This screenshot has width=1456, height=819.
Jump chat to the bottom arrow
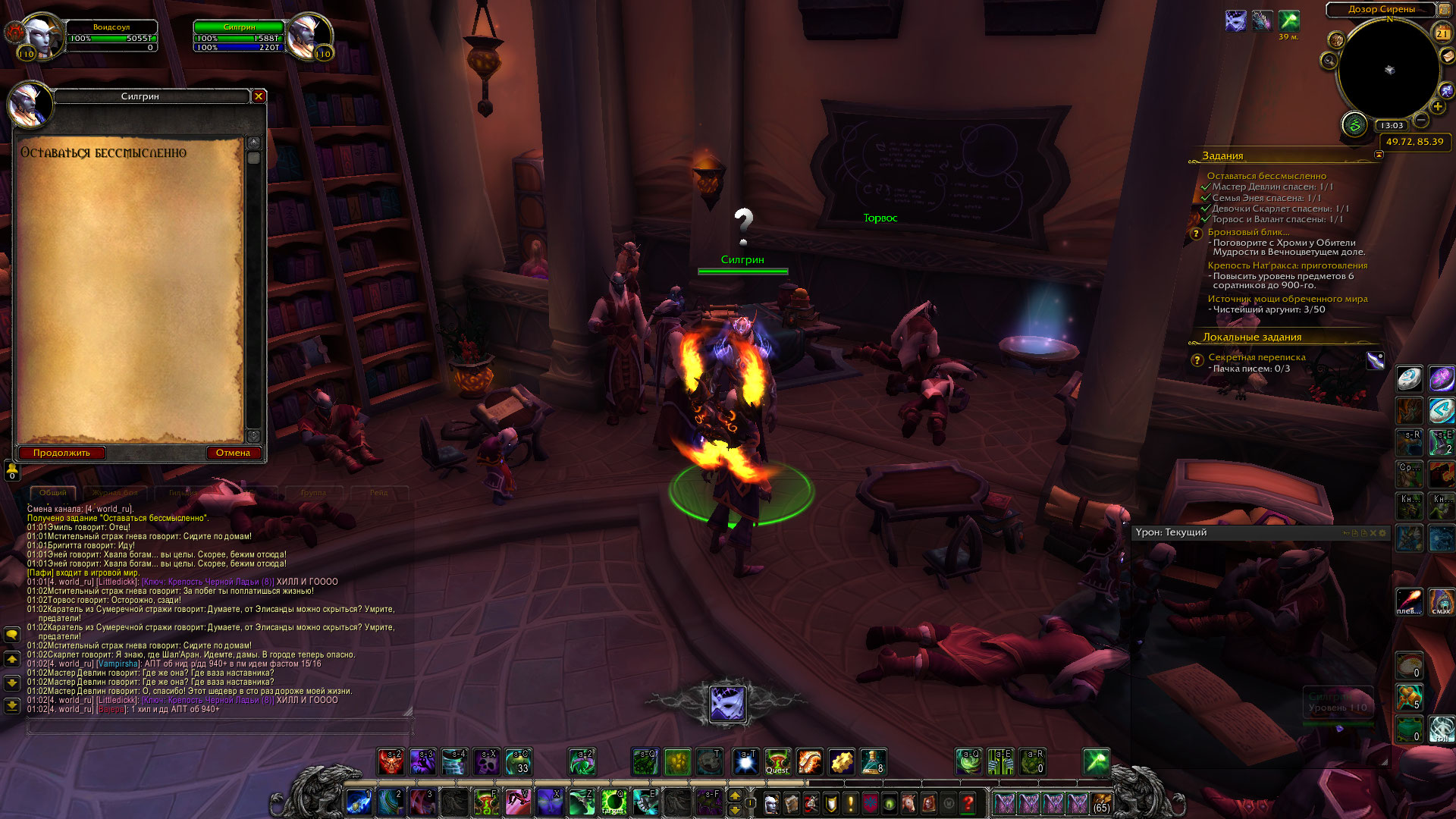[x=12, y=706]
